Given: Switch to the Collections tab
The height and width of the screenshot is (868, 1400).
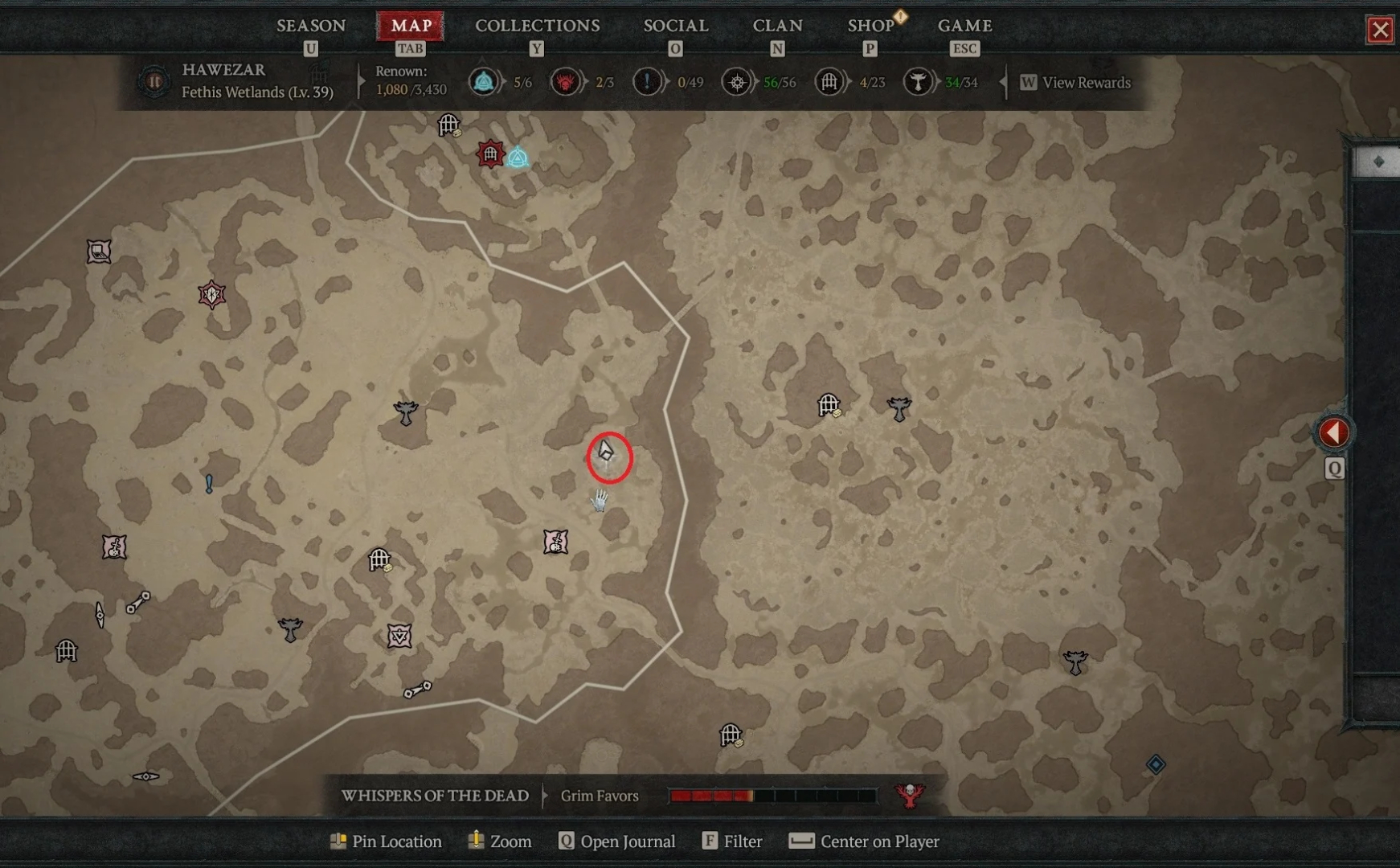Looking at the screenshot, I should point(537,25).
